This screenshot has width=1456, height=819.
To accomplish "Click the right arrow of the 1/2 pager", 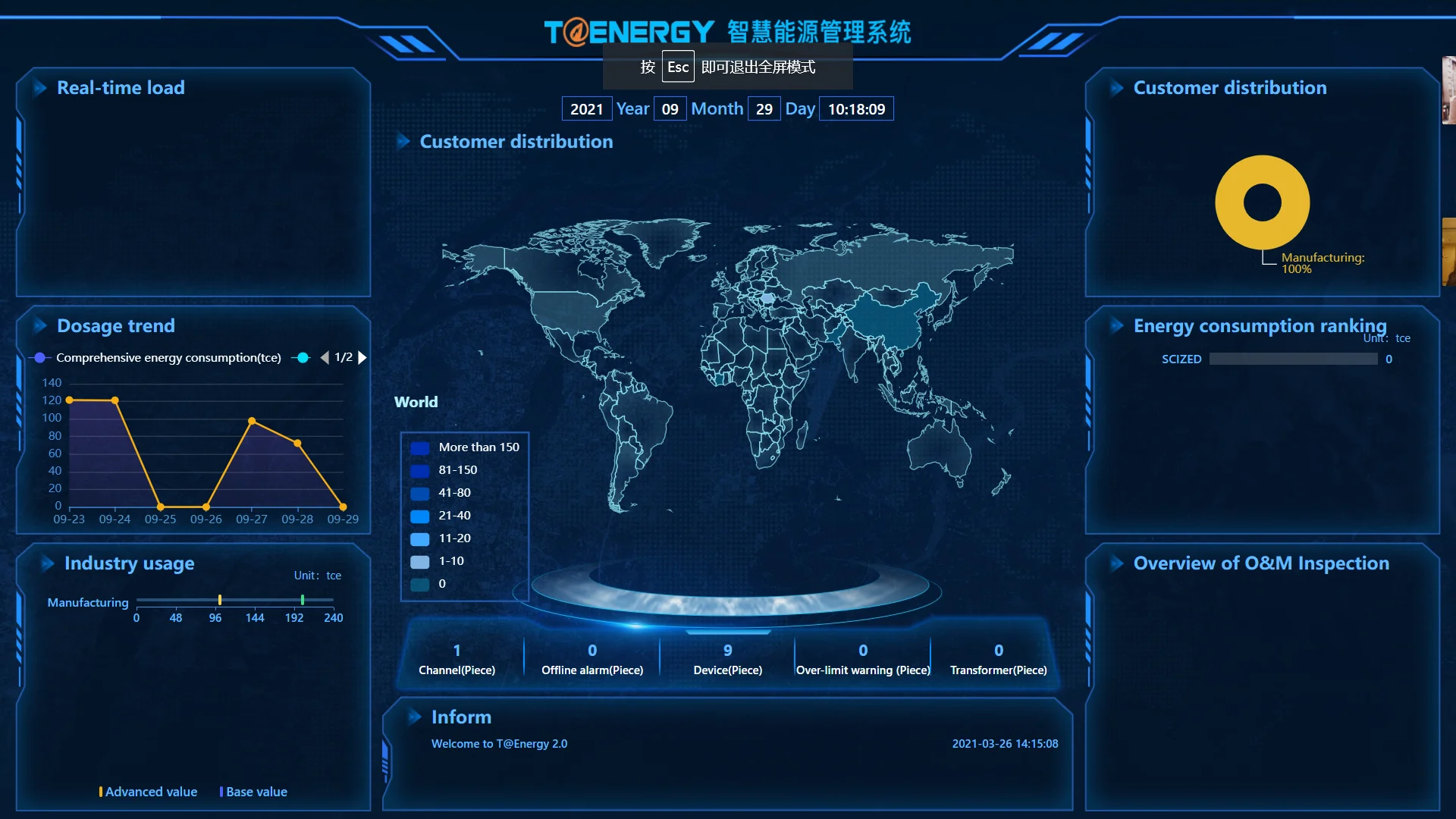I will (x=362, y=357).
